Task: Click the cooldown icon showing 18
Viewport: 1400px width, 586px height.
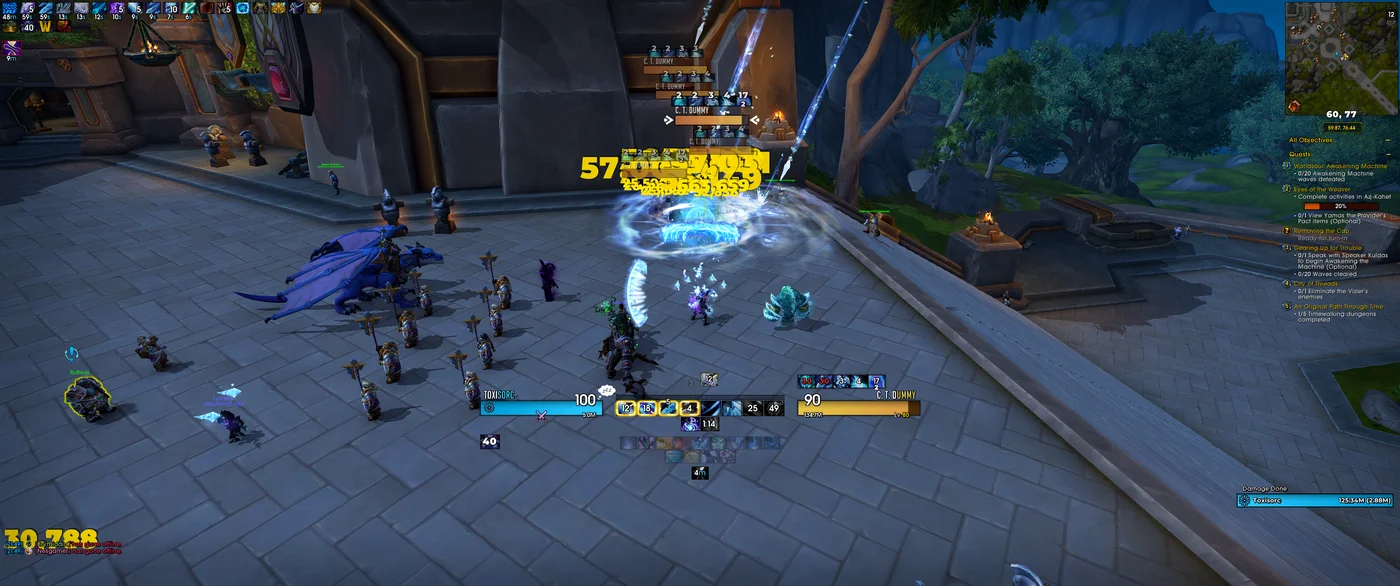Action: (646, 408)
